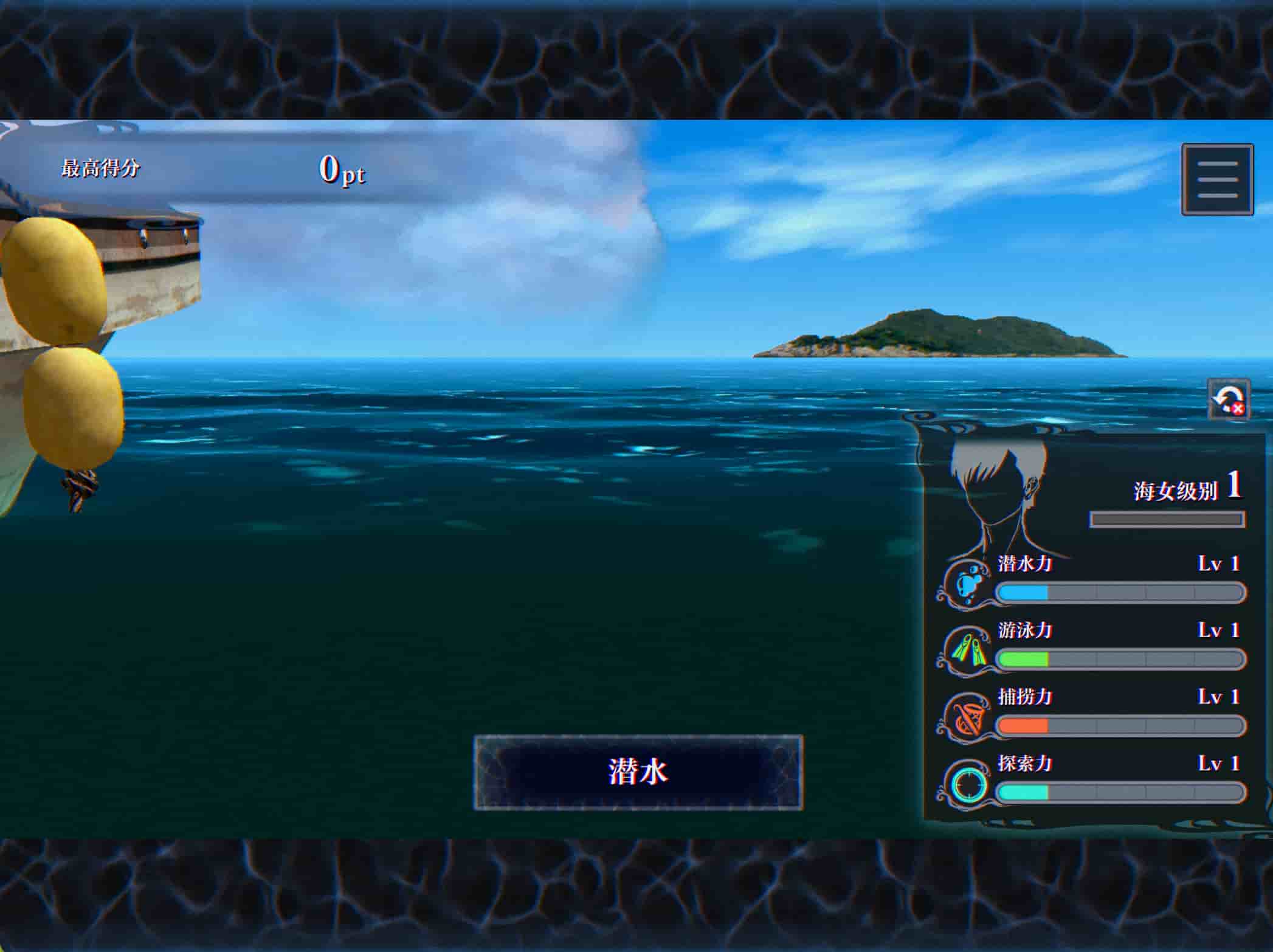The image size is (1273, 952).
Task: Open the hamburger menu
Action: point(1217,179)
